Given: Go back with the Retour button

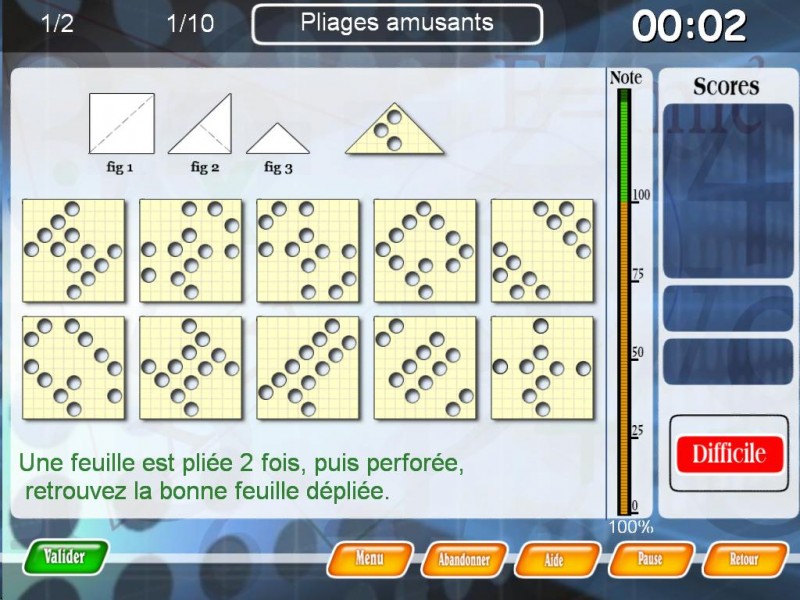Looking at the screenshot, I should pyautogui.click(x=744, y=559).
